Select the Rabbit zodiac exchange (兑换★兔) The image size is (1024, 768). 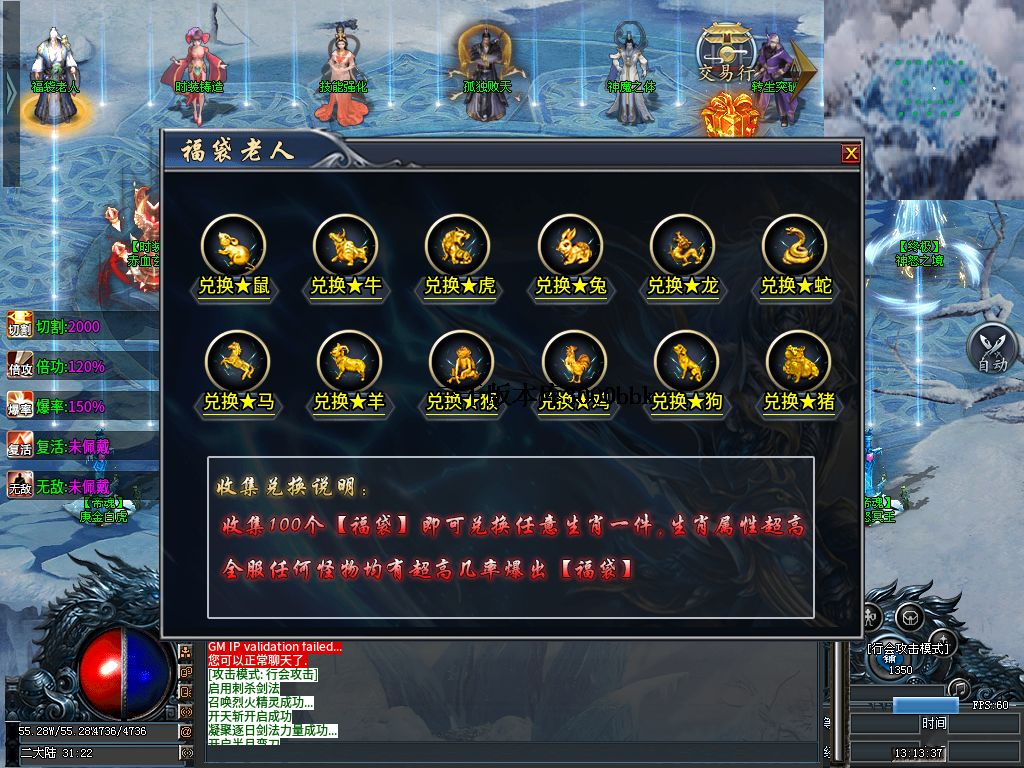570,246
